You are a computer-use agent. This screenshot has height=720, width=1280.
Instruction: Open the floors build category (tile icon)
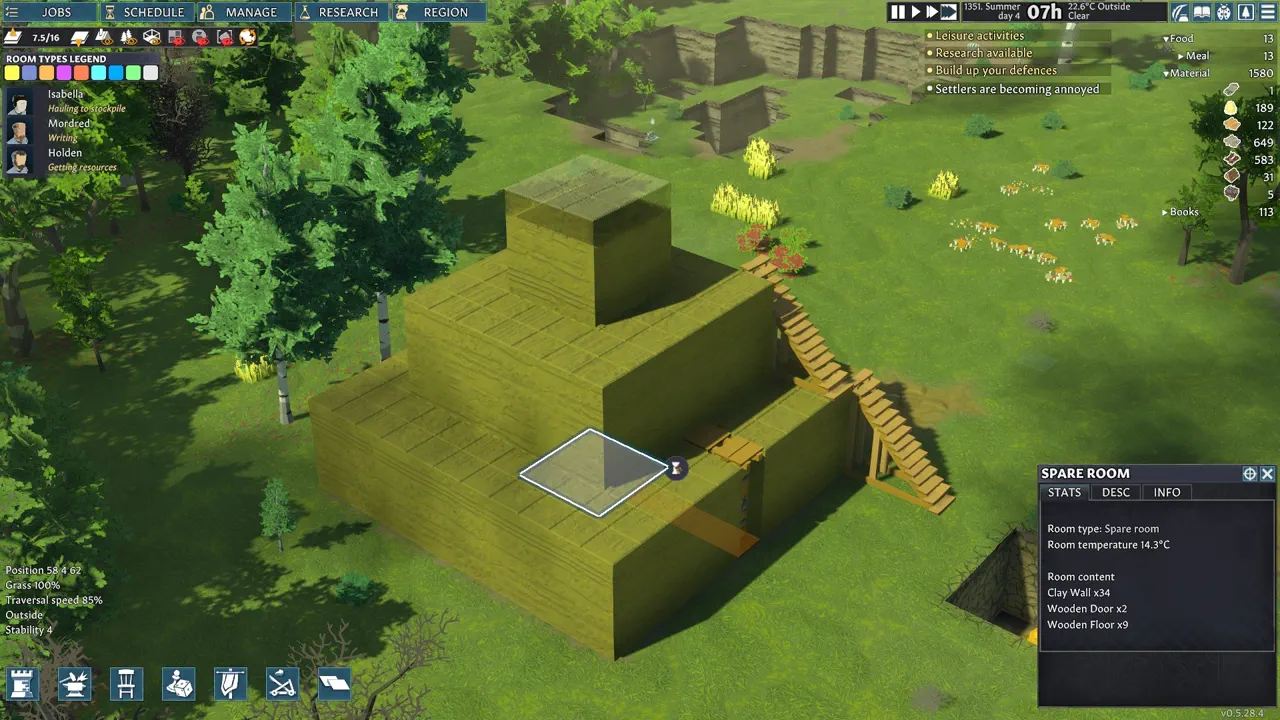point(334,684)
